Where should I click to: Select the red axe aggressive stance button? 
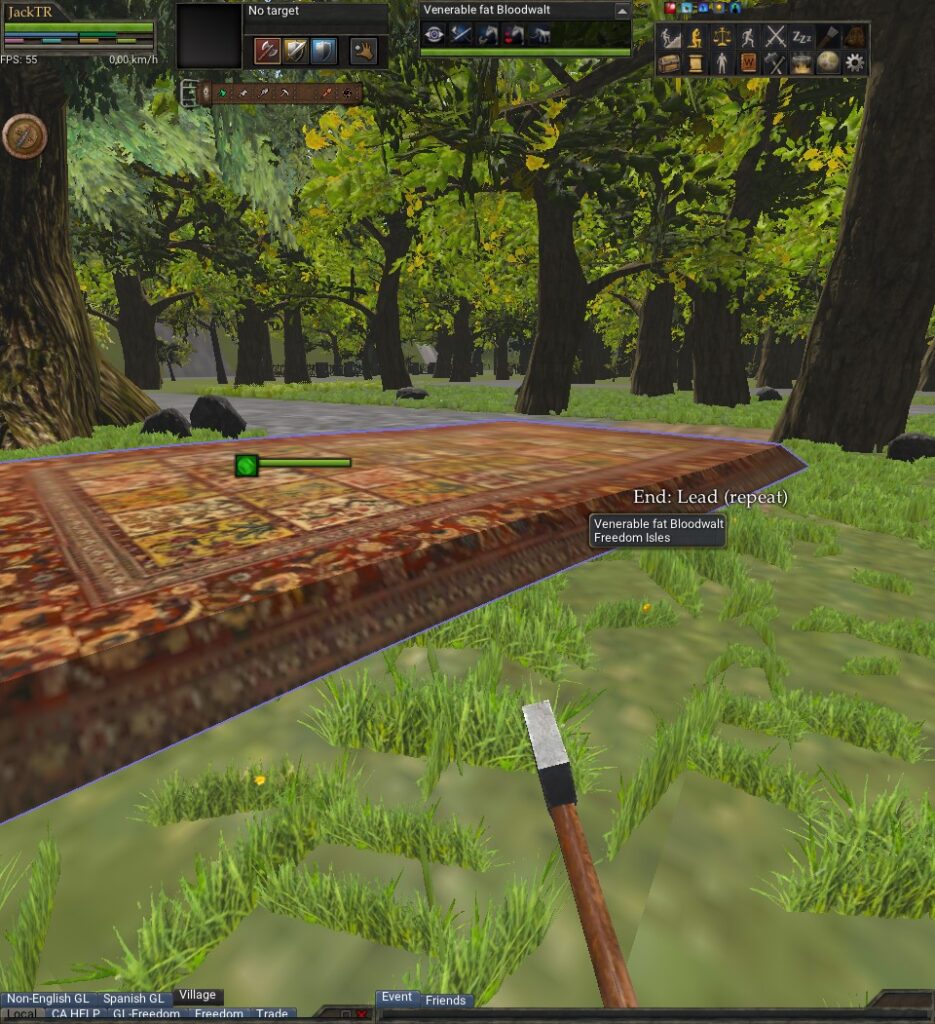267,50
